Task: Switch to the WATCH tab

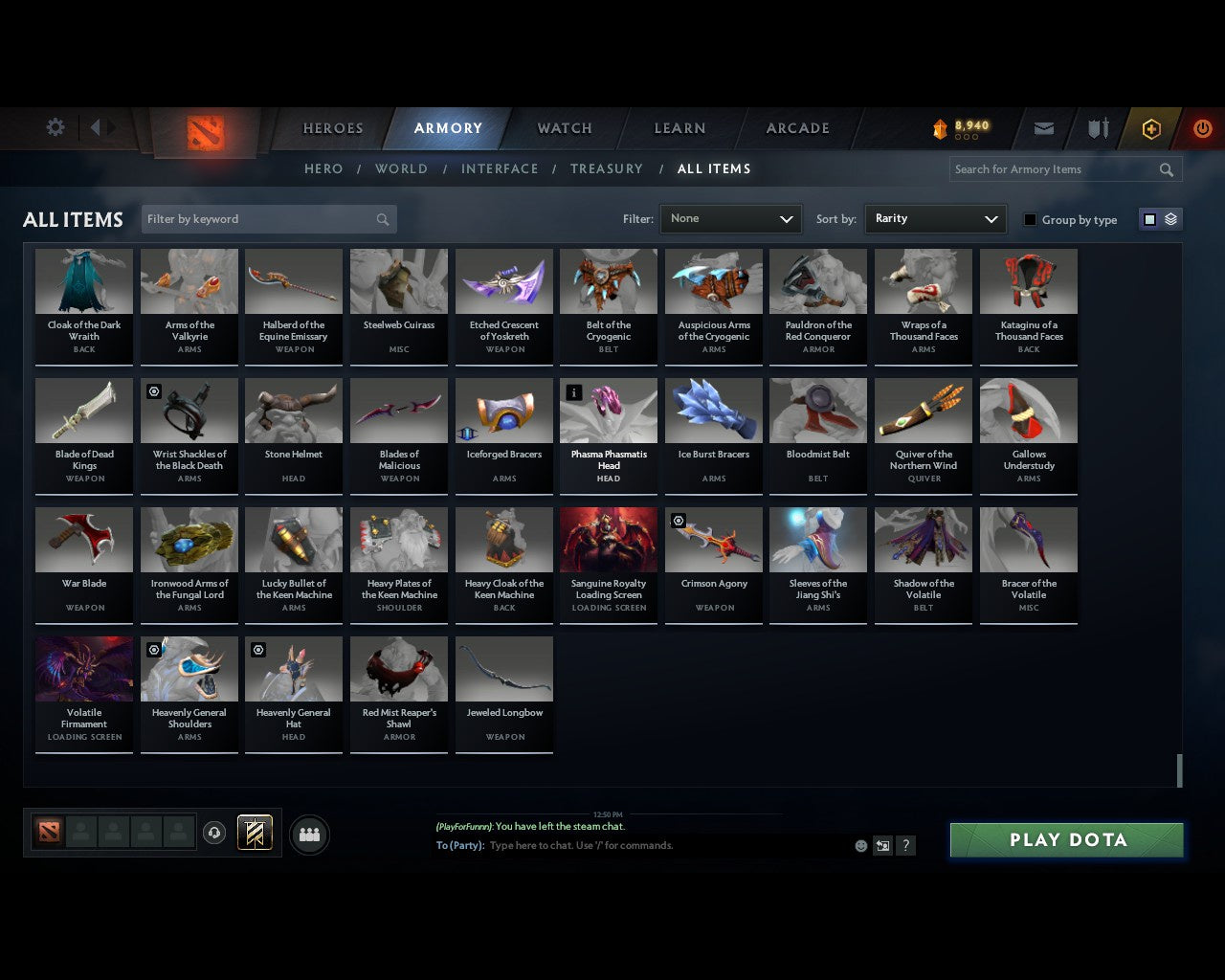Action: click(x=564, y=127)
